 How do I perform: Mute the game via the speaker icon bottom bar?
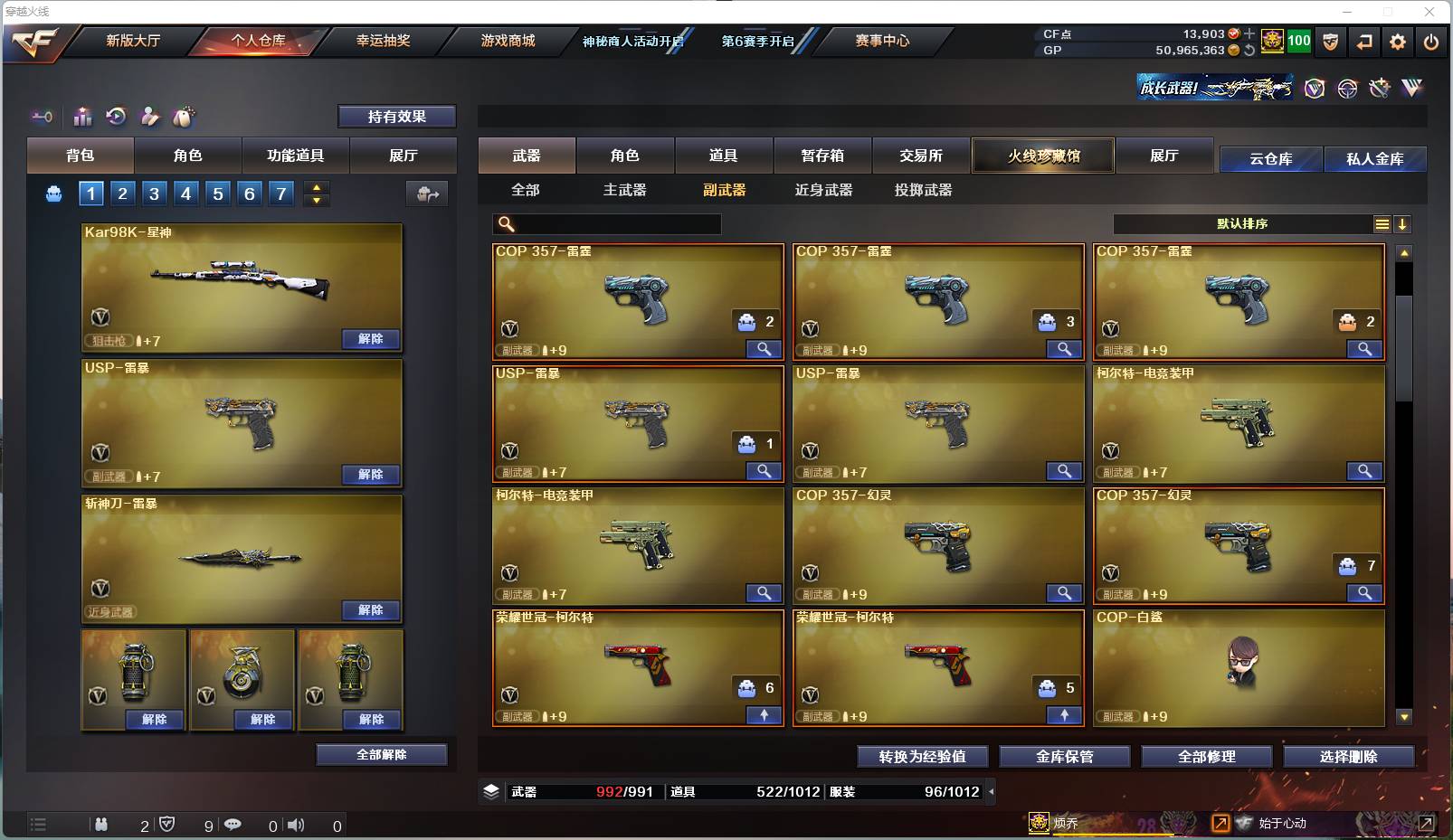pyautogui.click(x=297, y=825)
